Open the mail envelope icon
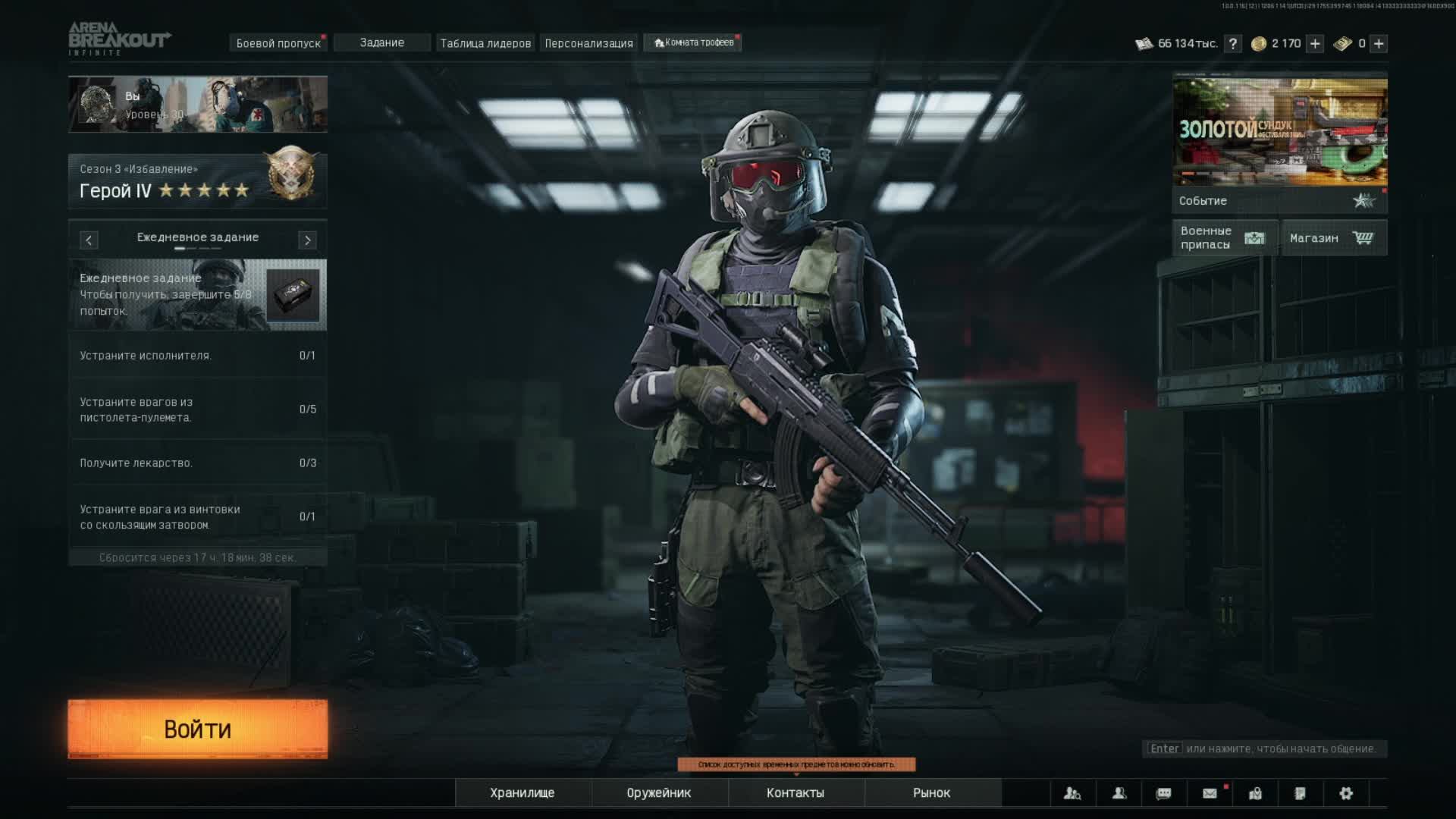The height and width of the screenshot is (819, 1456). tap(1210, 793)
